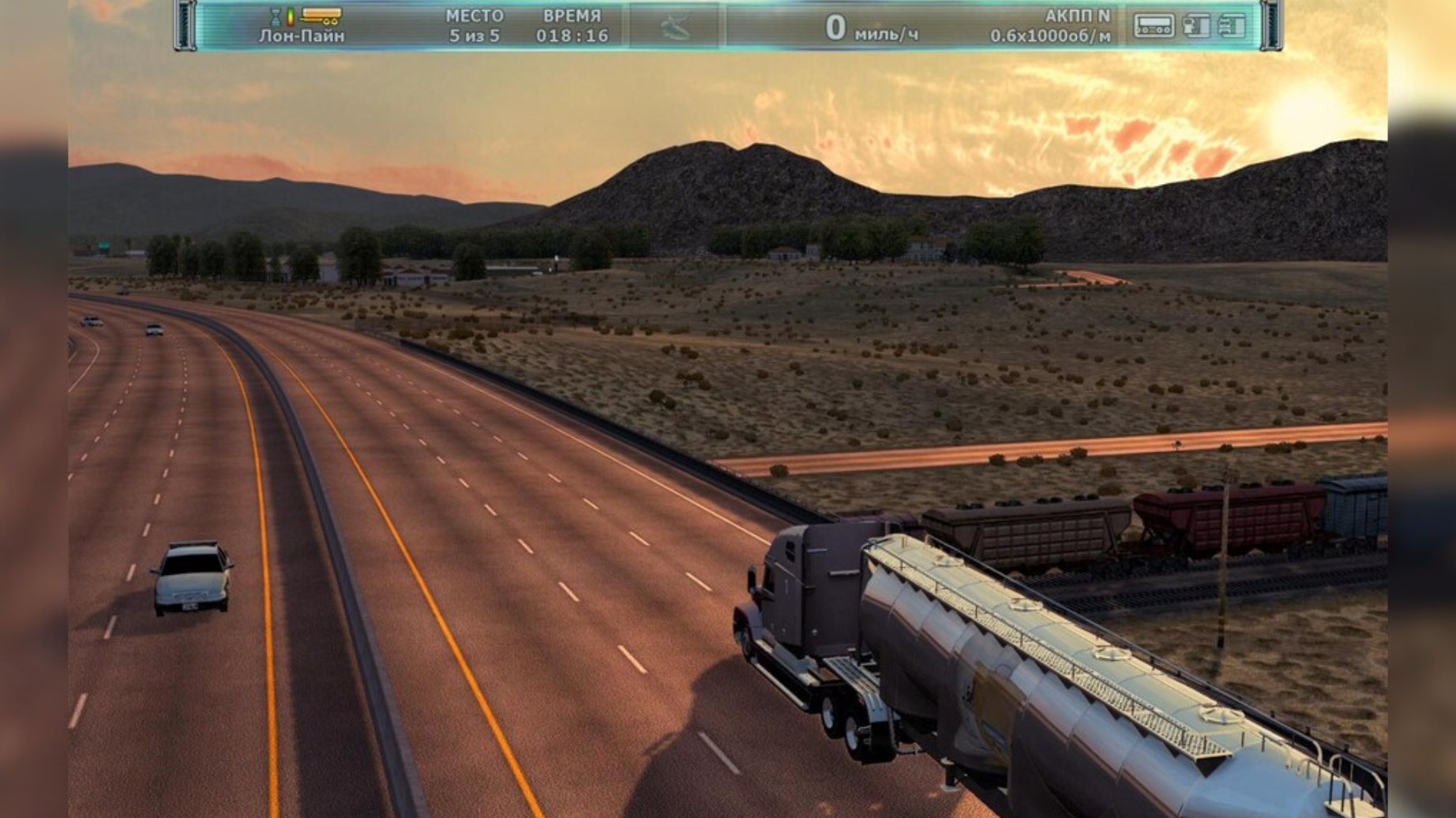Screen dimensions: 1456x818
Task: Click the fuel pump status icon
Action: (1198, 26)
